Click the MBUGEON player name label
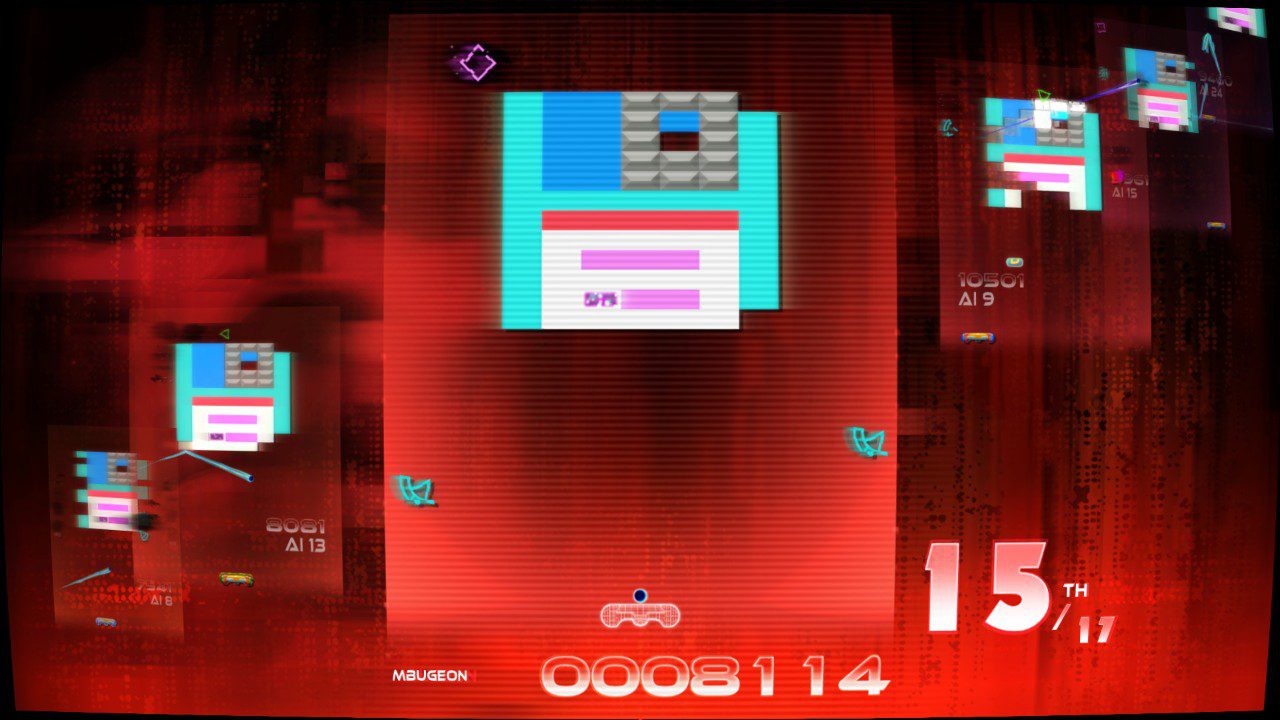1280x720 pixels. [432, 675]
